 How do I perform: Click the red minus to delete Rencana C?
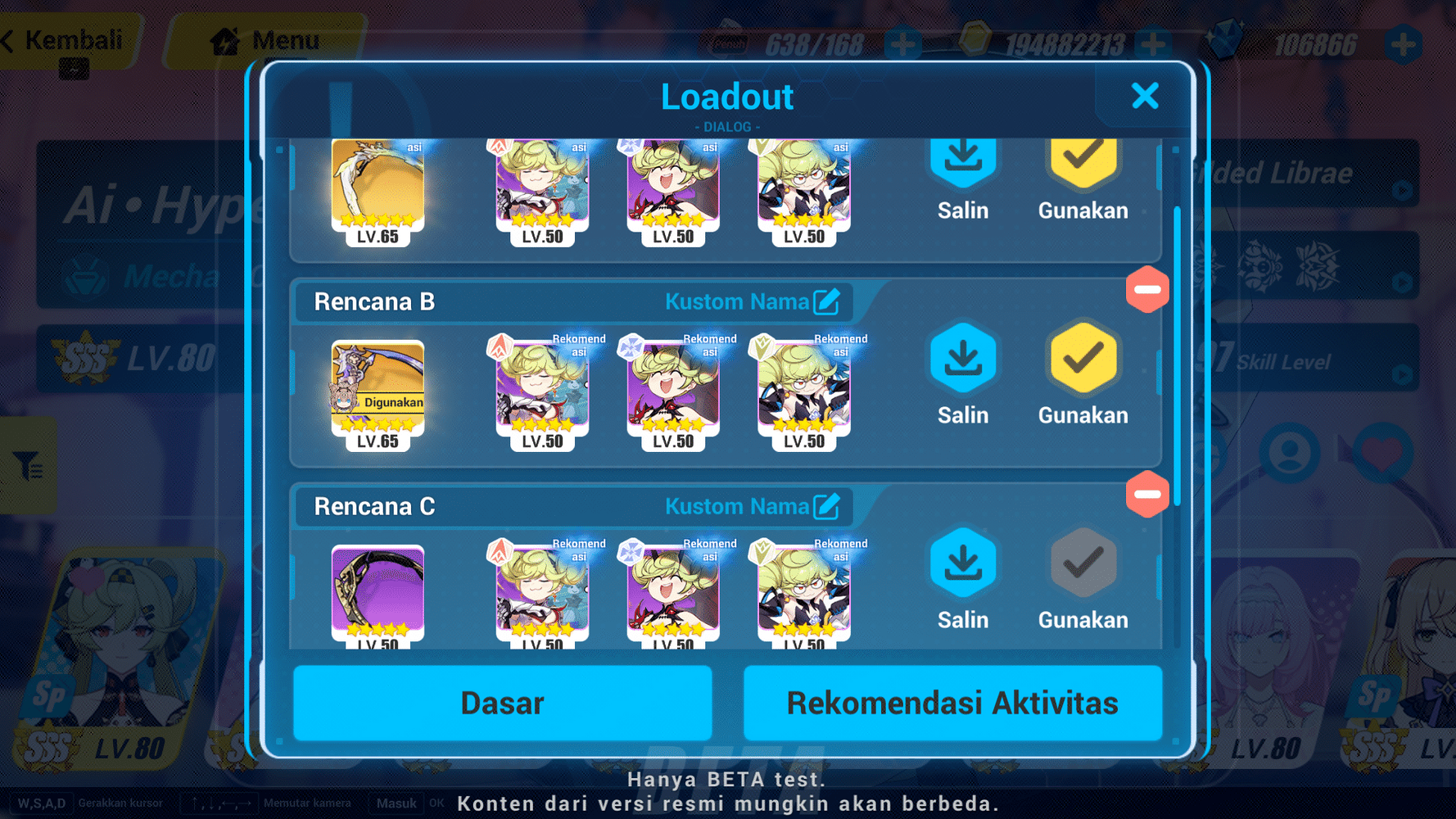point(1147,495)
